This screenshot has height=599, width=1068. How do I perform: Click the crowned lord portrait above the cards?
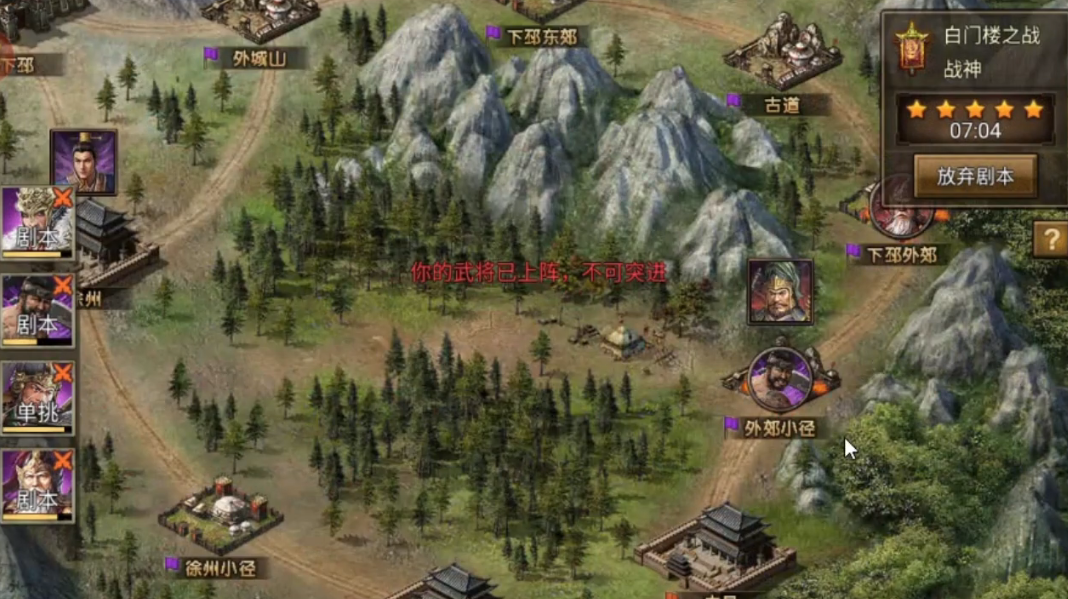[x=83, y=161]
